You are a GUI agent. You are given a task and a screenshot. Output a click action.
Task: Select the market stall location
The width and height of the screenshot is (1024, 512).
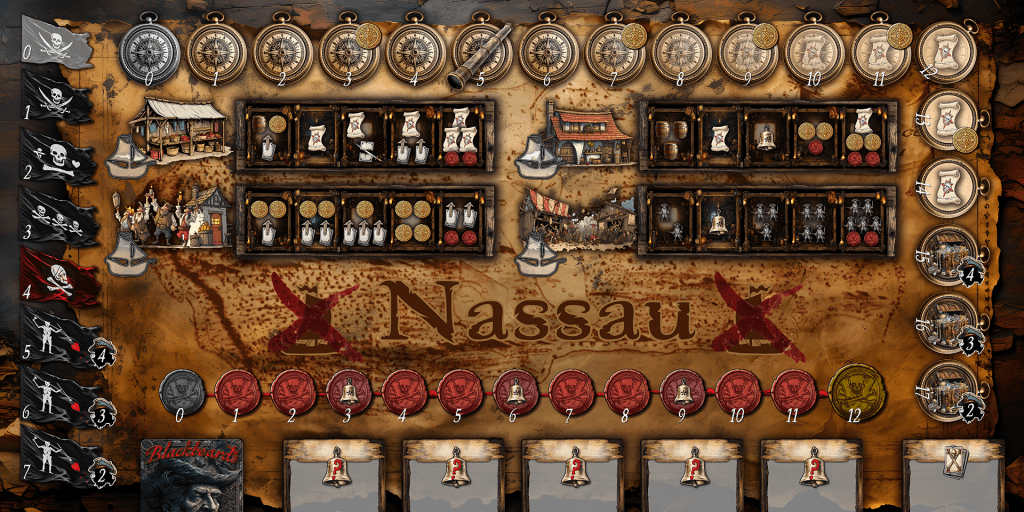pyautogui.click(x=181, y=129)
